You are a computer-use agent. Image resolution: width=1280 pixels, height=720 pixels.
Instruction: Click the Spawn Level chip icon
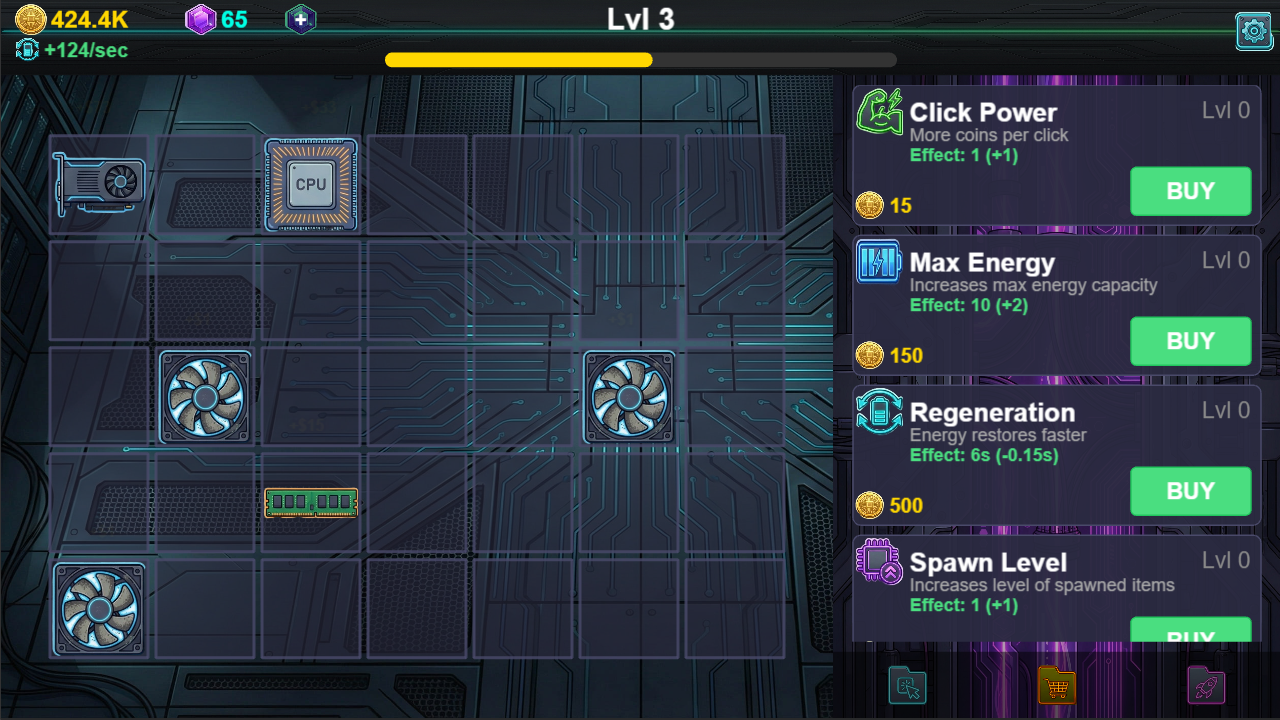[x=878, y=562]
